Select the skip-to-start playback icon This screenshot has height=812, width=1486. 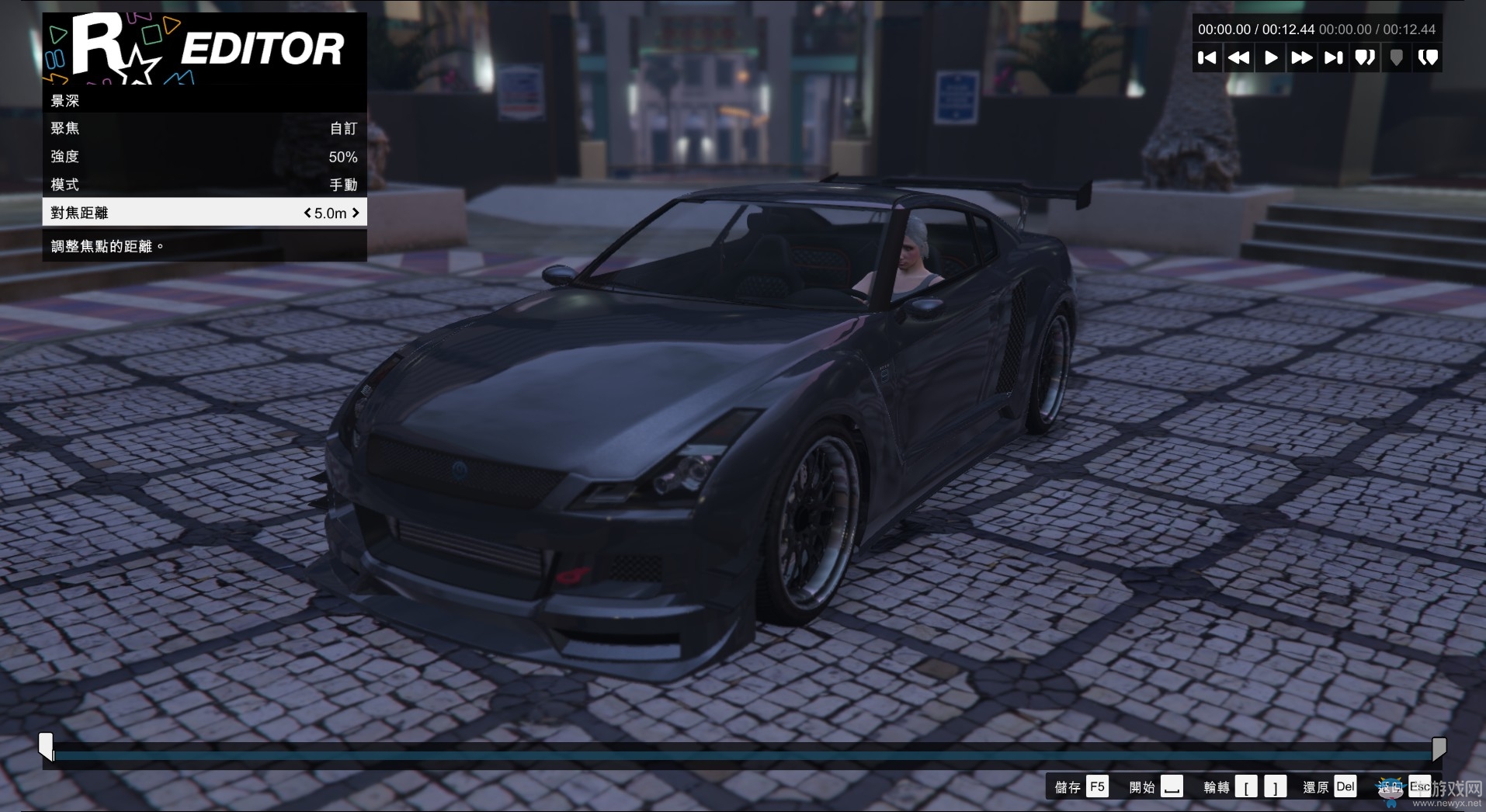pos(1208,57)
